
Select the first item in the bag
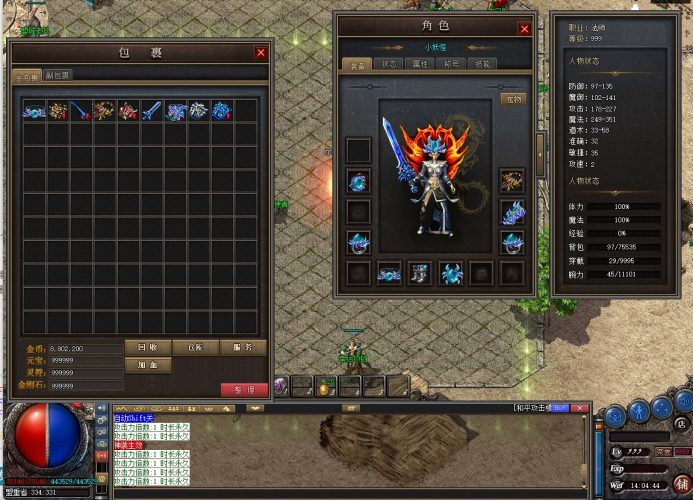point(34,110)
